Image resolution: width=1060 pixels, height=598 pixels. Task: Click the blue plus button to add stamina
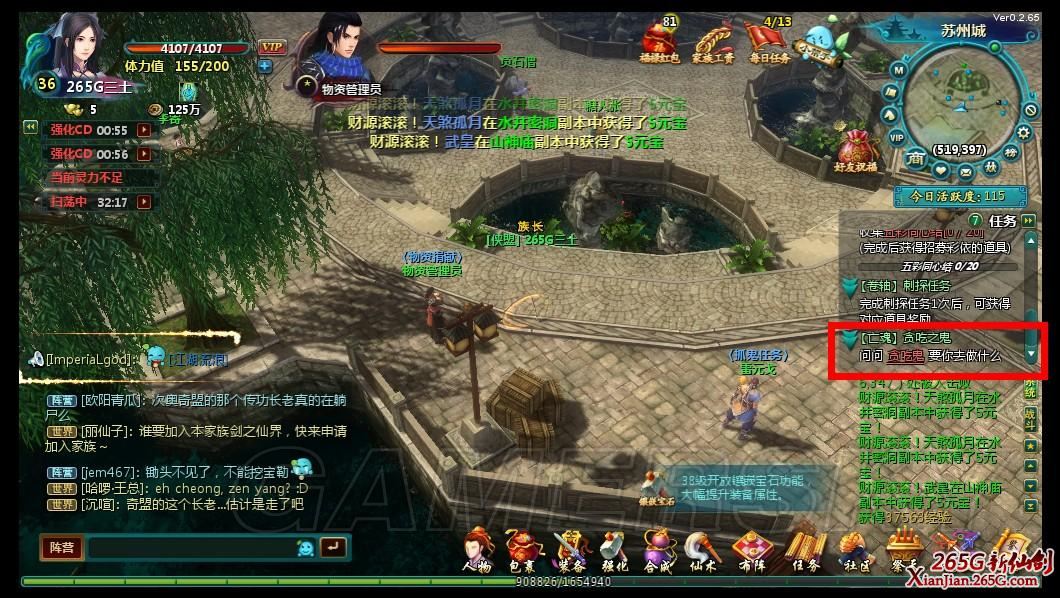[x=264, y=66]
